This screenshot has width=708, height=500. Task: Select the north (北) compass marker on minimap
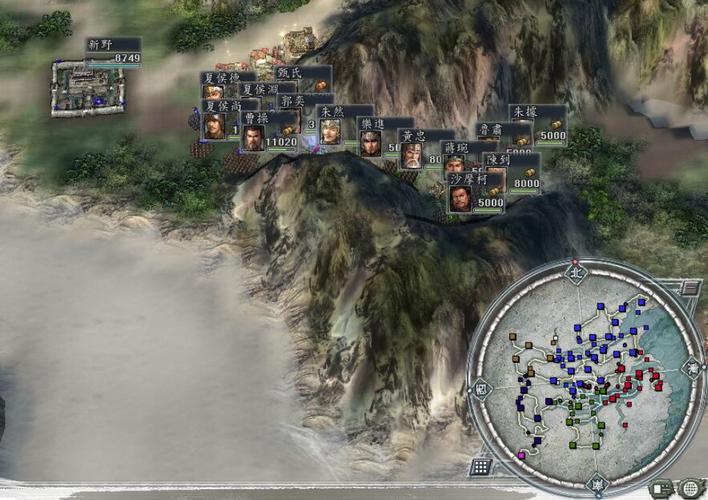[575, 271]
